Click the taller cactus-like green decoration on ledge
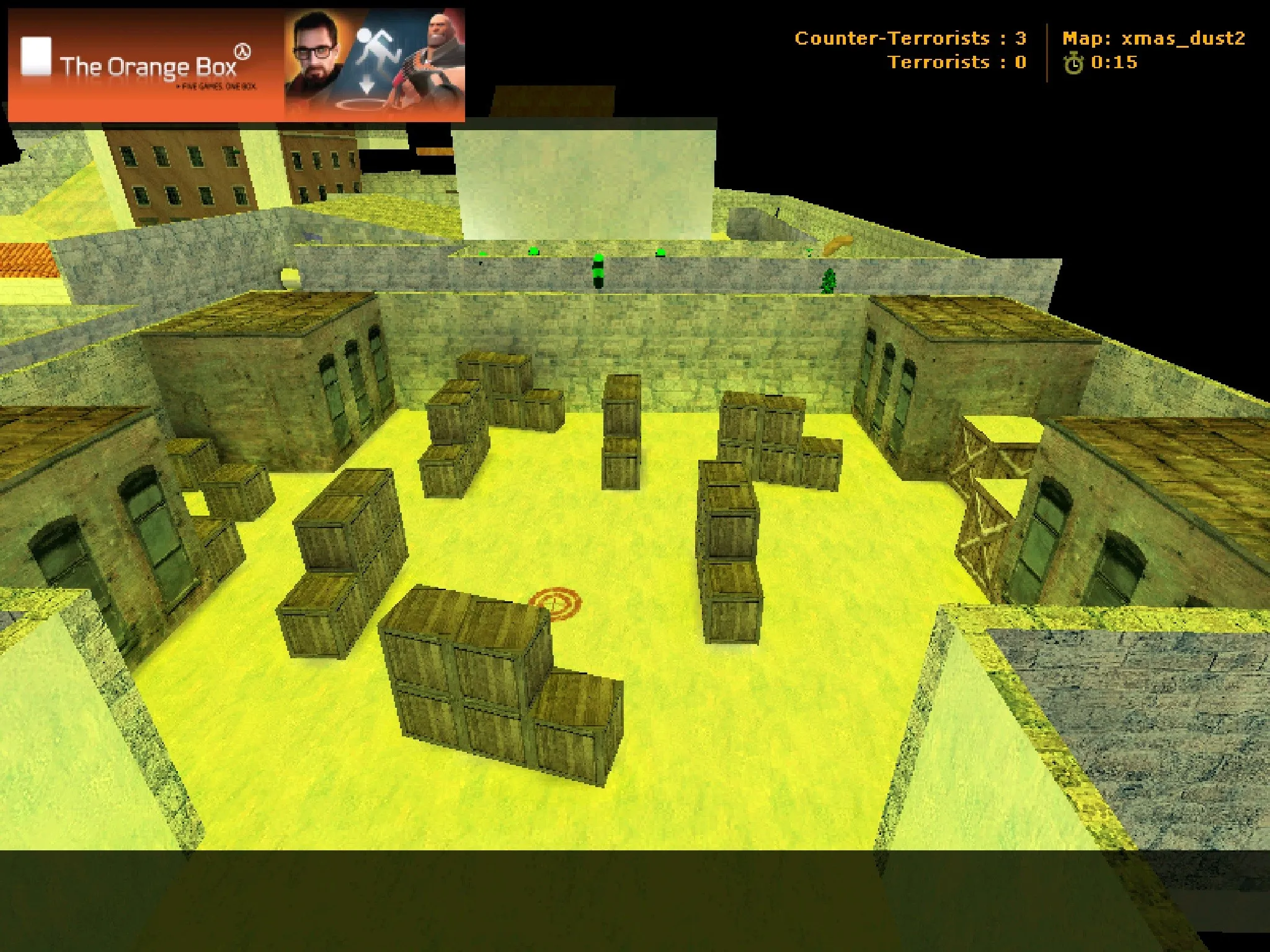1270x952 pixels. tap(598, 273)
